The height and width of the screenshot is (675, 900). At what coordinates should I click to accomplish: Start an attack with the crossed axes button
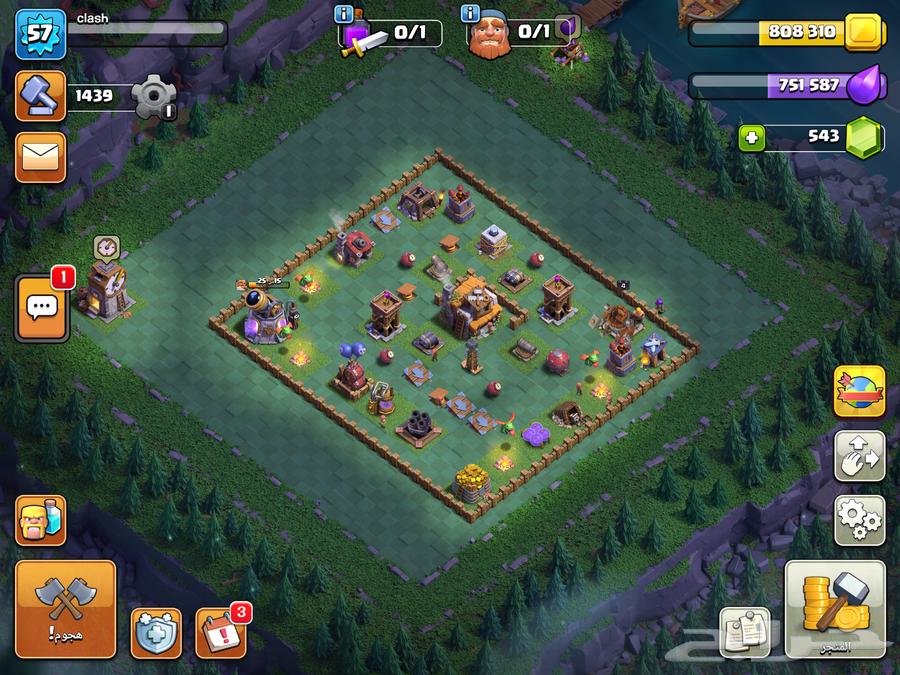tap(66, 608)
